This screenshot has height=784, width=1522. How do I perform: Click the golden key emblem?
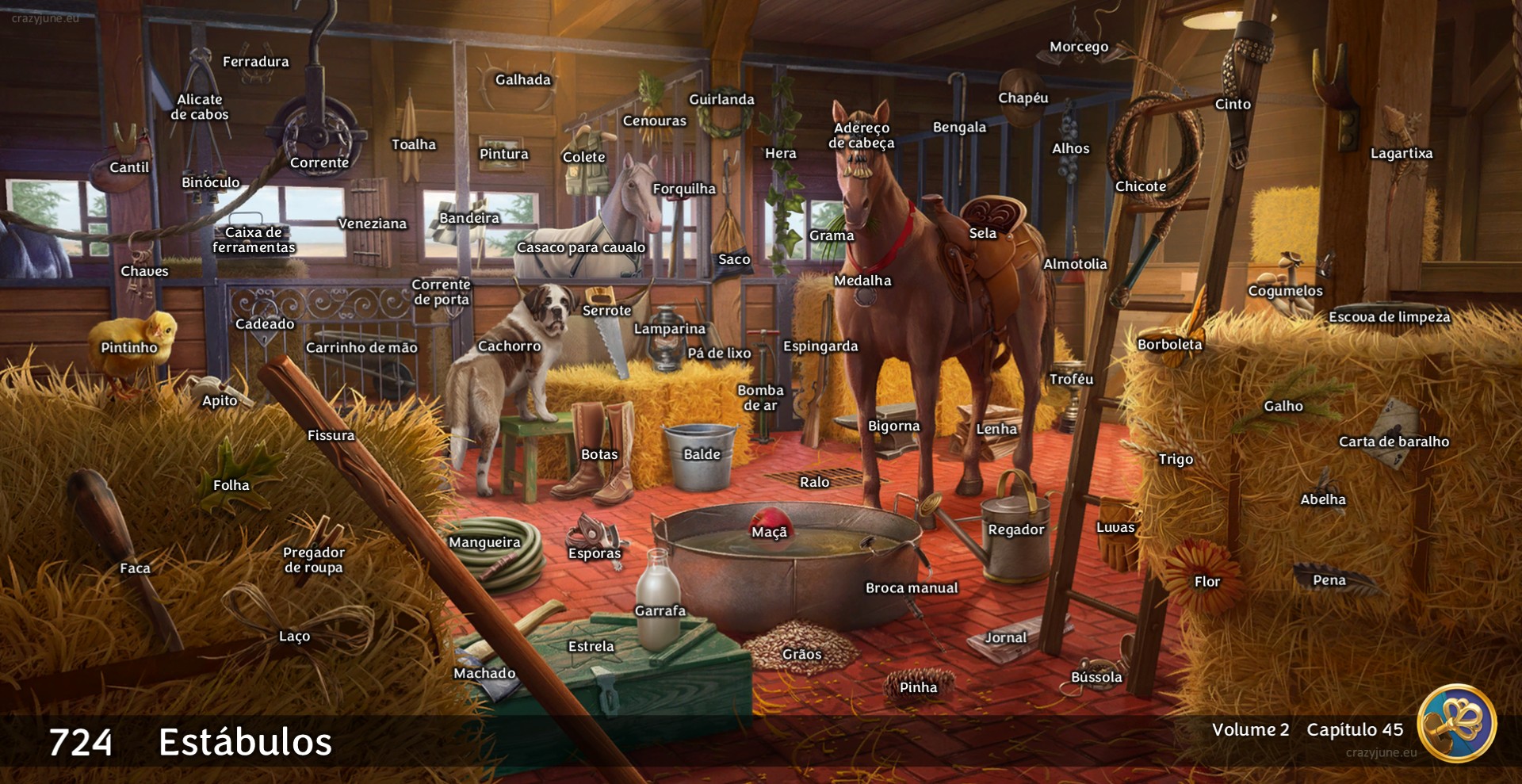pos(1456,722)
